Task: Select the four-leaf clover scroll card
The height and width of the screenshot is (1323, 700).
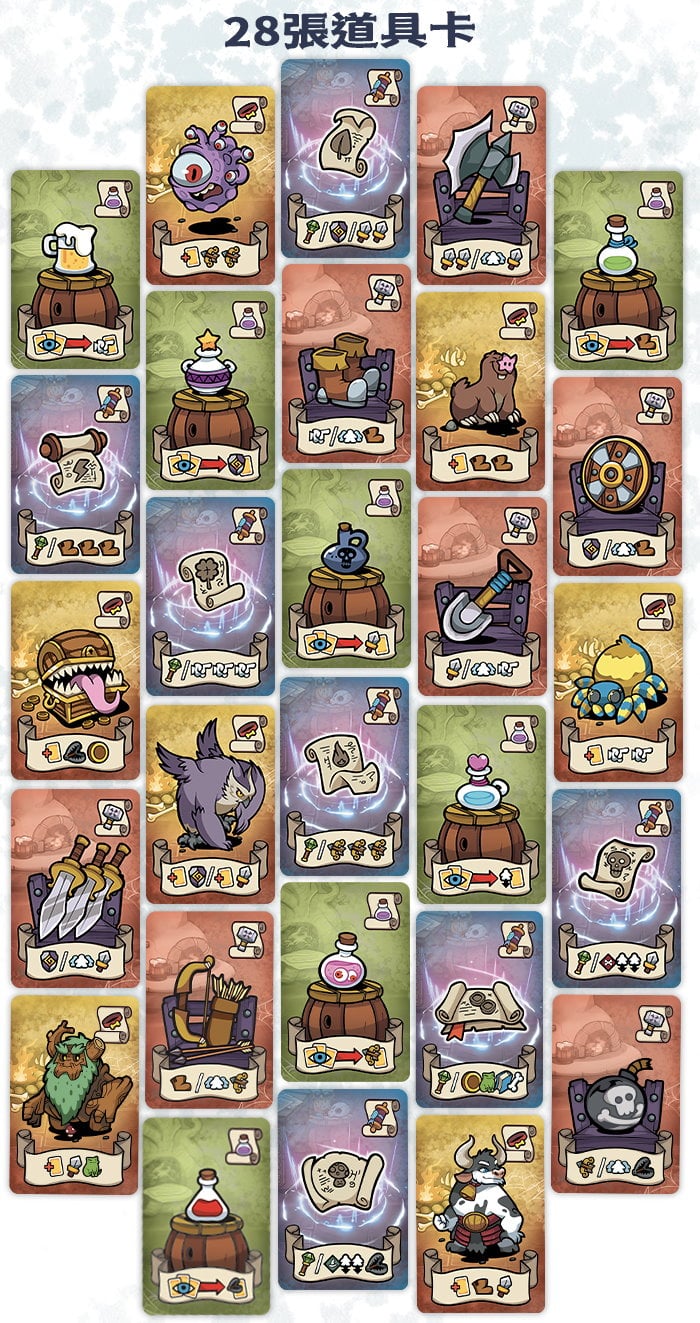Action: (210, 596)
